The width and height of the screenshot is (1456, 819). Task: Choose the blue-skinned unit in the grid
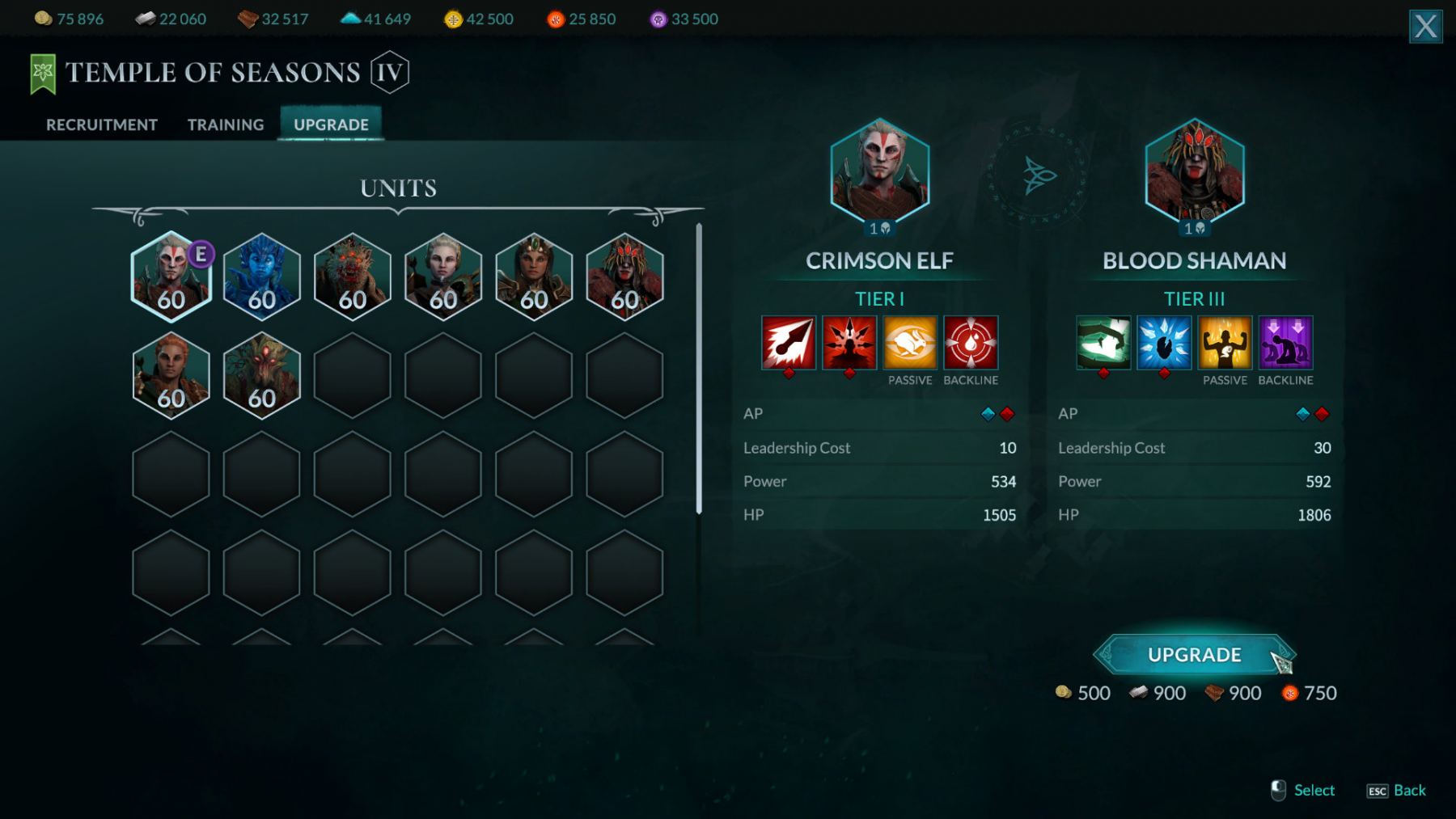point(261,277)
